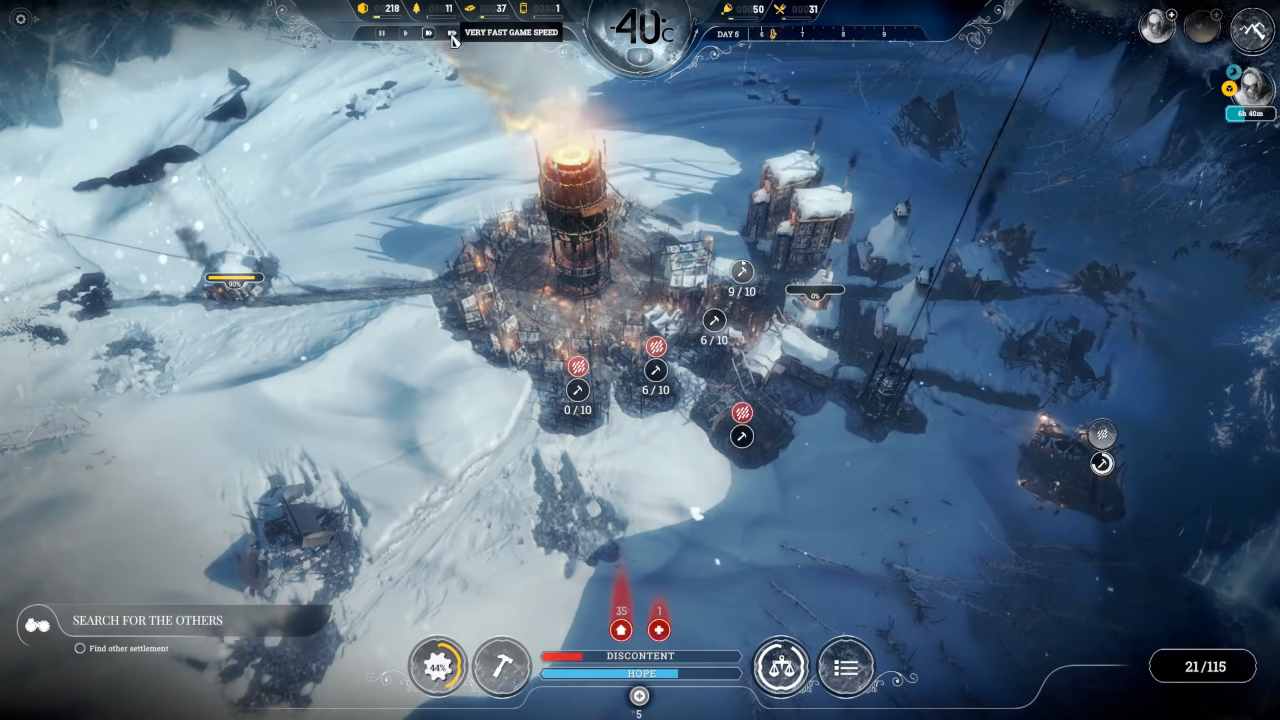Set game speed to normal play
1280x720 pixels.
(x=405, y=33)
